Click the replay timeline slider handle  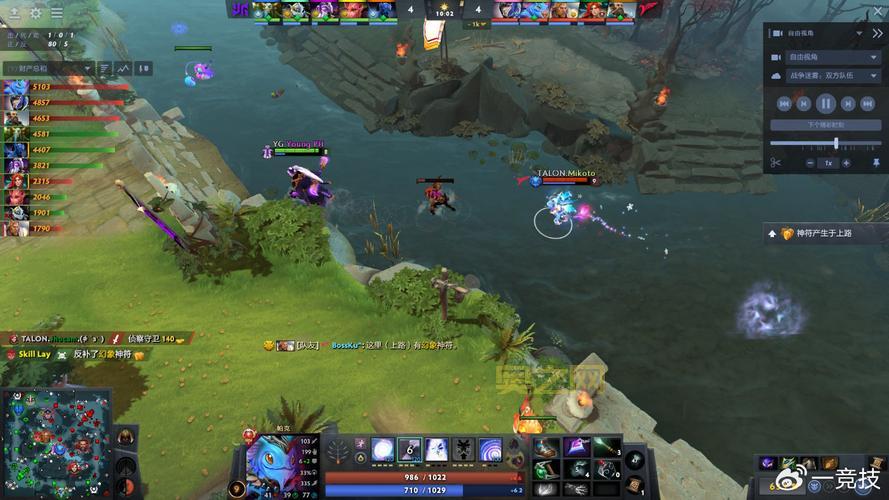pos(836,143)
